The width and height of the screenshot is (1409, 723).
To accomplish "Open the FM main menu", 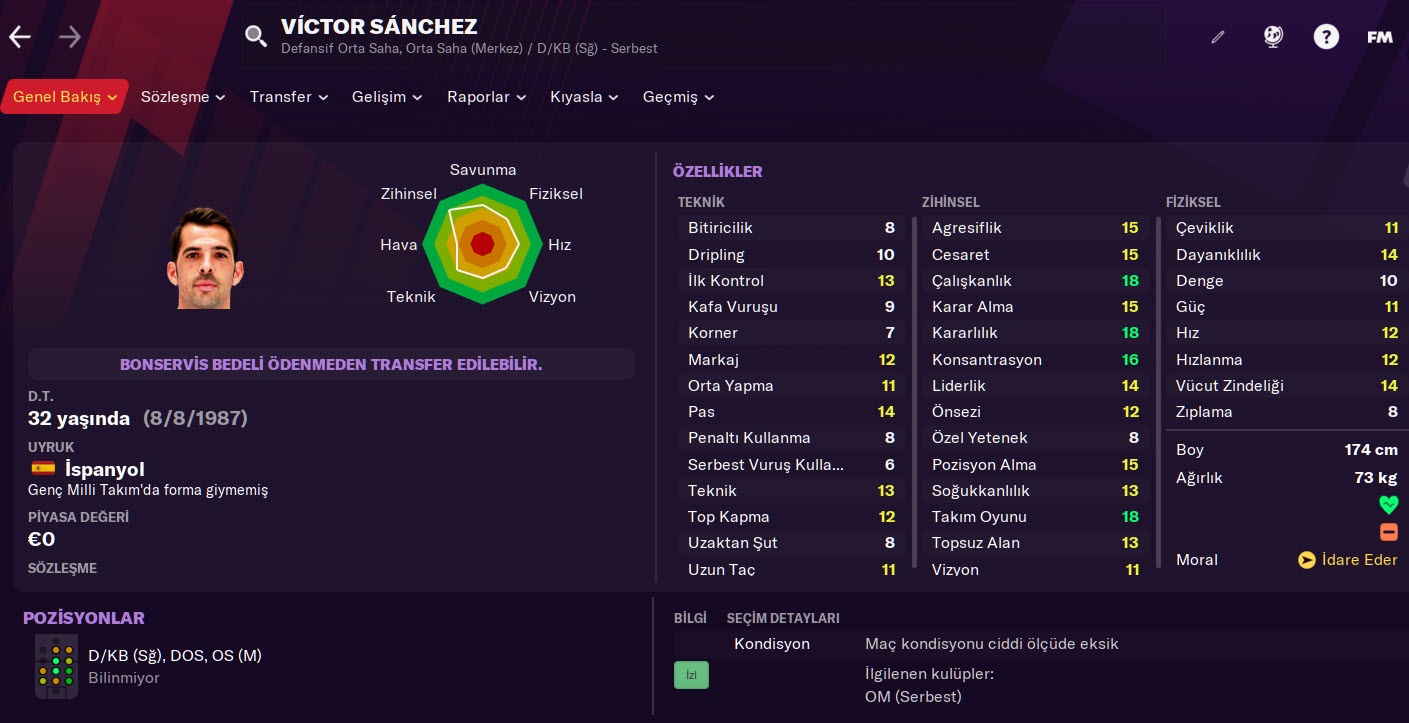I will tap(1380, 38).
